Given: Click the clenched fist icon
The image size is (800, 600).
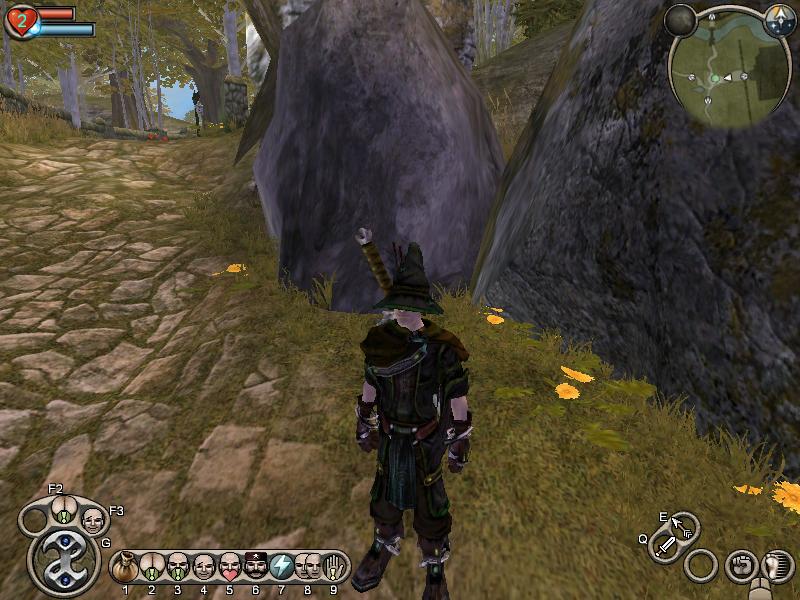Looking at the screenshot, I should pyautogui.click(x=741, y=565).
